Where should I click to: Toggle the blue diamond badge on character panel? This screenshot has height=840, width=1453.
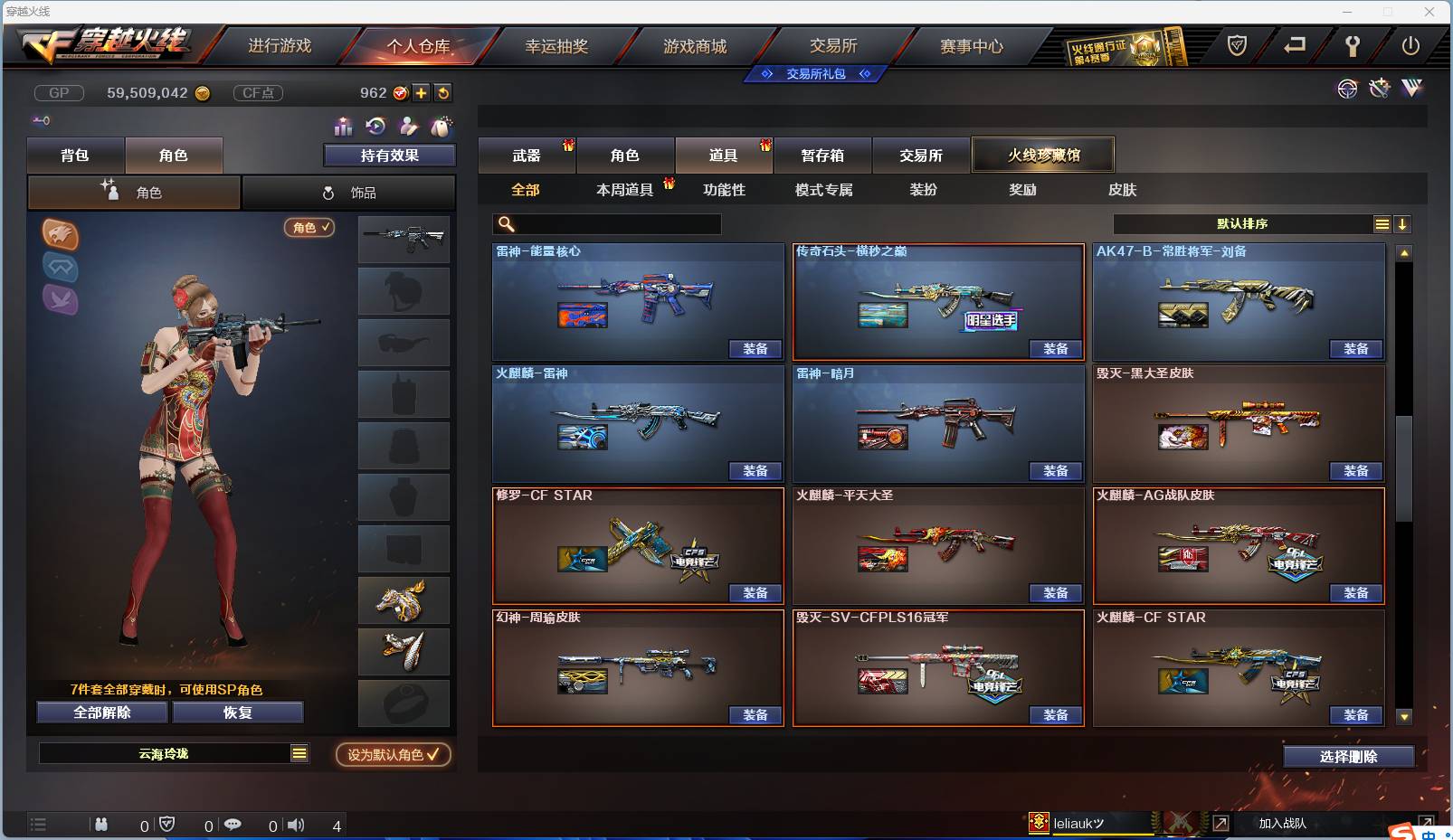pos(61,269)
